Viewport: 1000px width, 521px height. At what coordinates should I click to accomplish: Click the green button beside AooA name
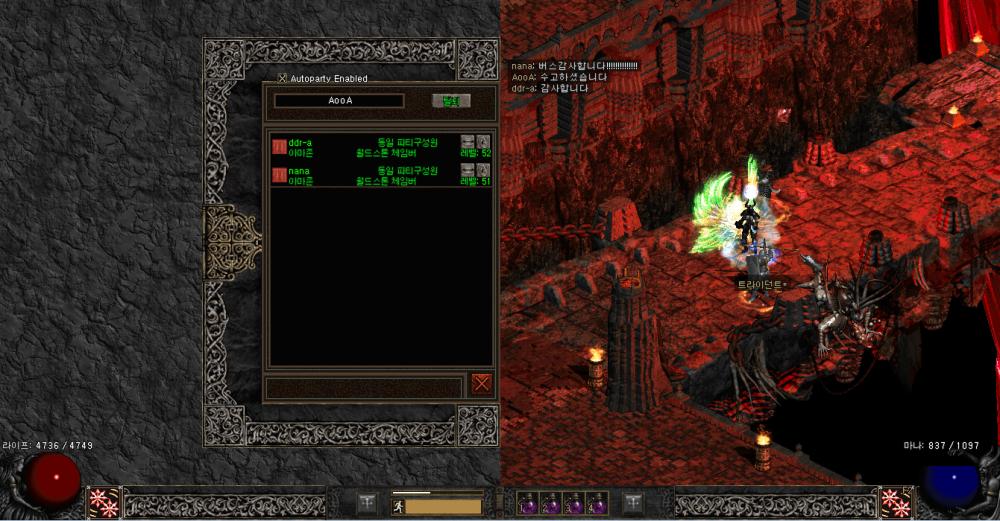pyautogui.click(x=450, y=101)
